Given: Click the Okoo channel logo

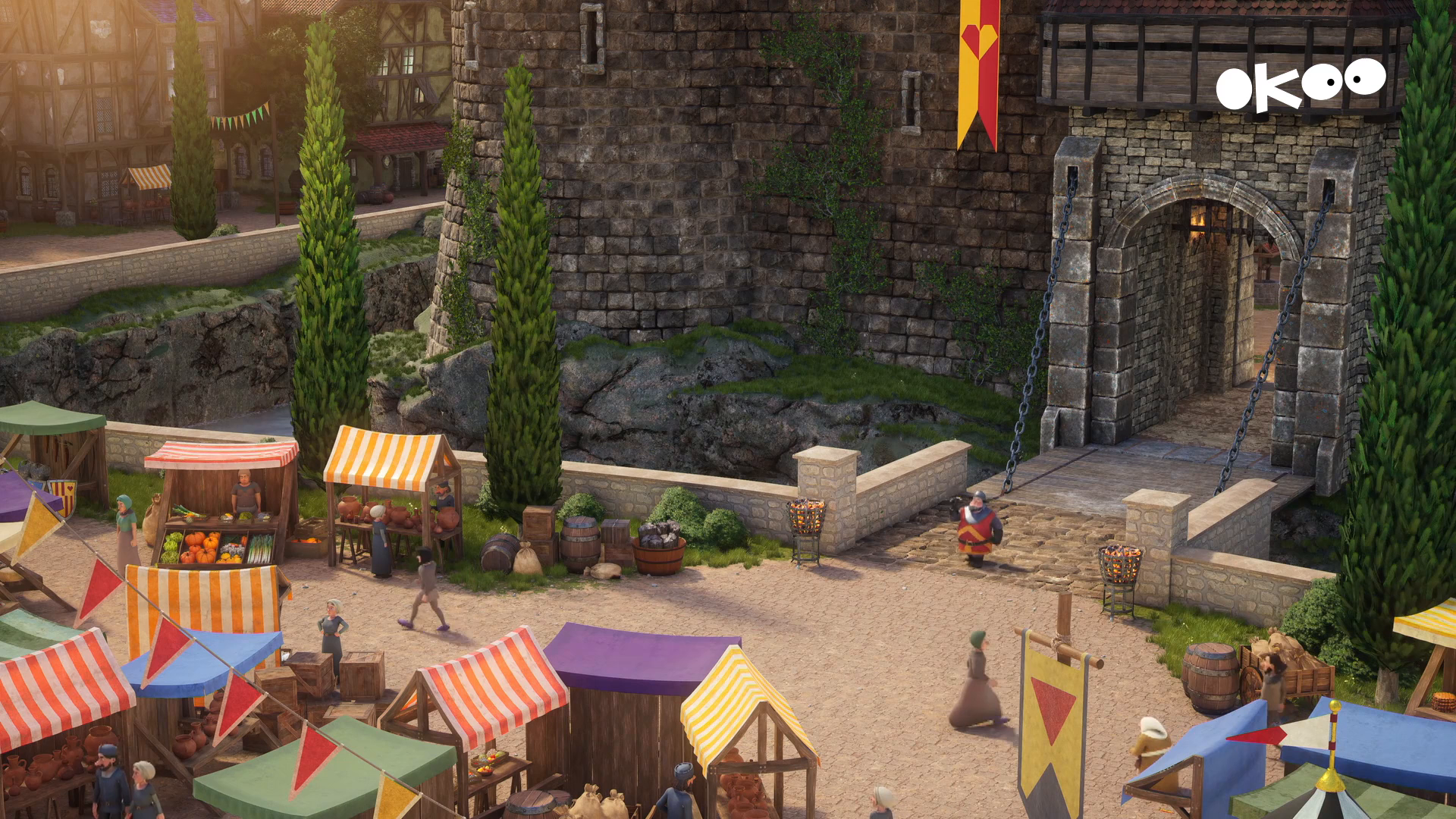Looking at the screenshot, I should [1300, 85].
